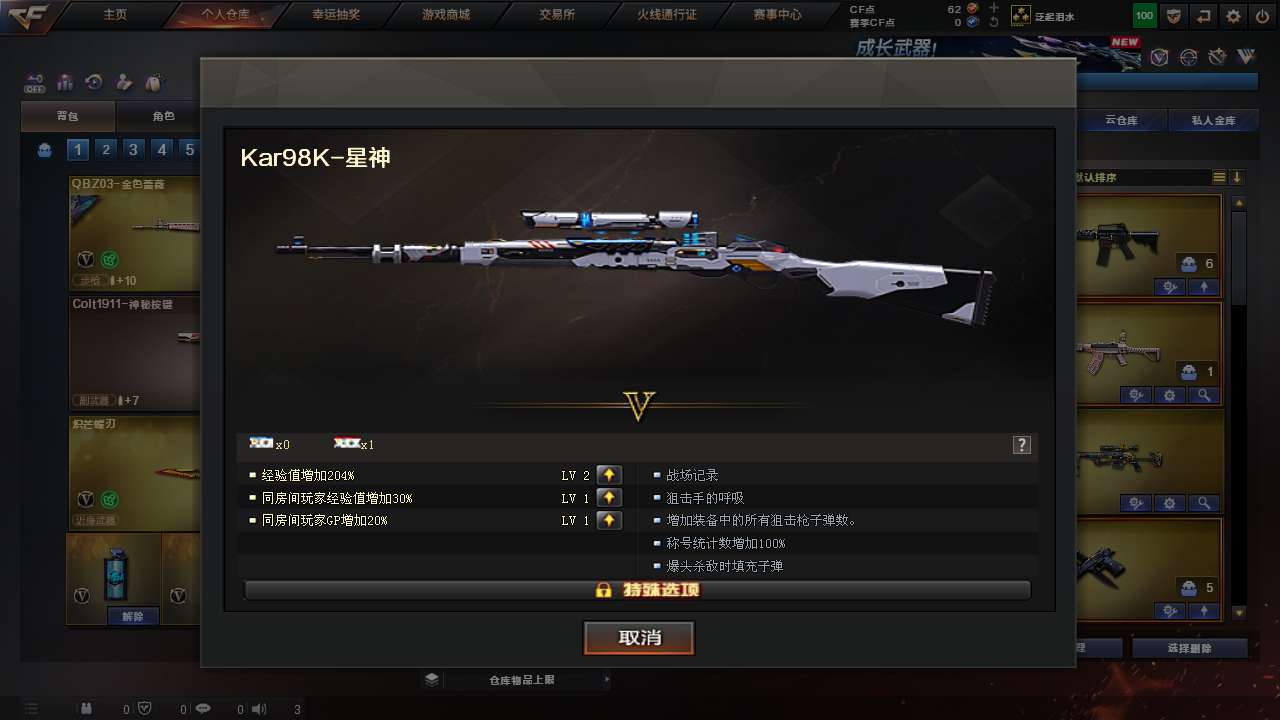
Task: Upgrade the 经验值增加204% attribute
Action: [x=609, y=475]
